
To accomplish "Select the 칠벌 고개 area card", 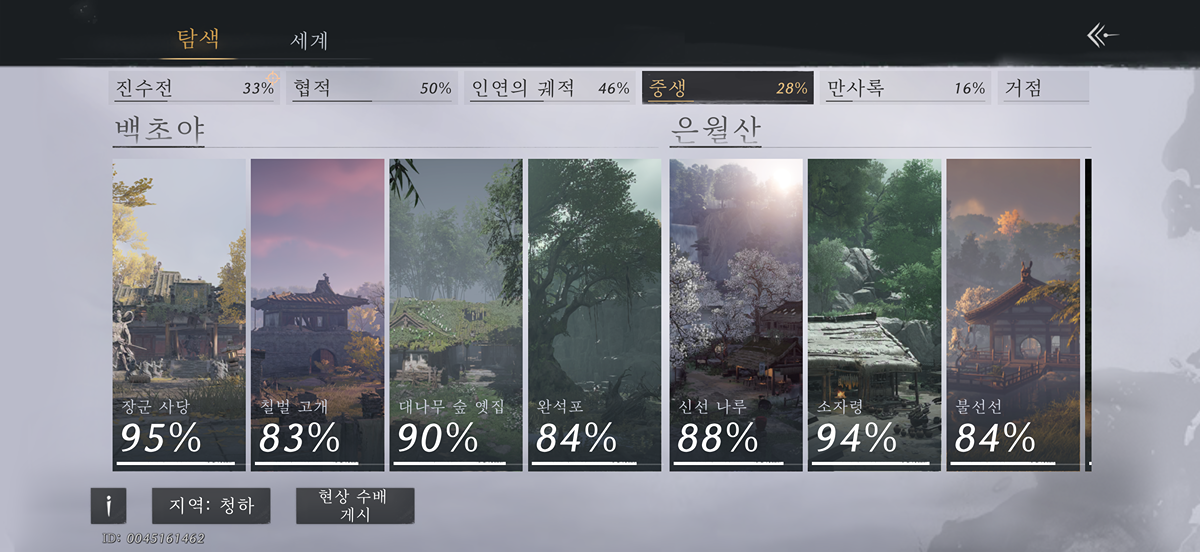I will click(317, 314).
